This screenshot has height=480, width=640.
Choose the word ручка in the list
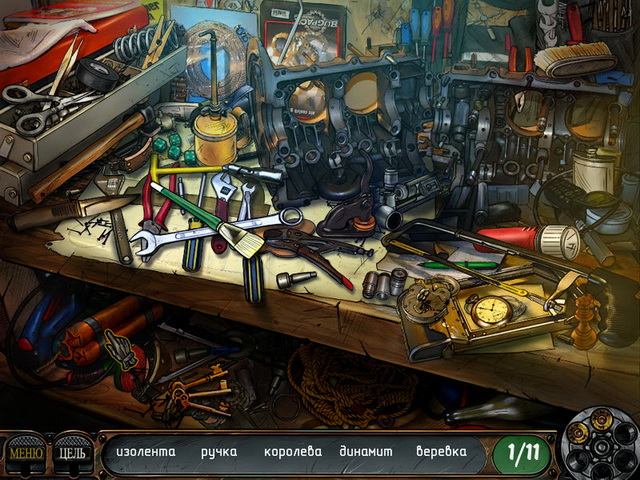[x=219, y=452]
